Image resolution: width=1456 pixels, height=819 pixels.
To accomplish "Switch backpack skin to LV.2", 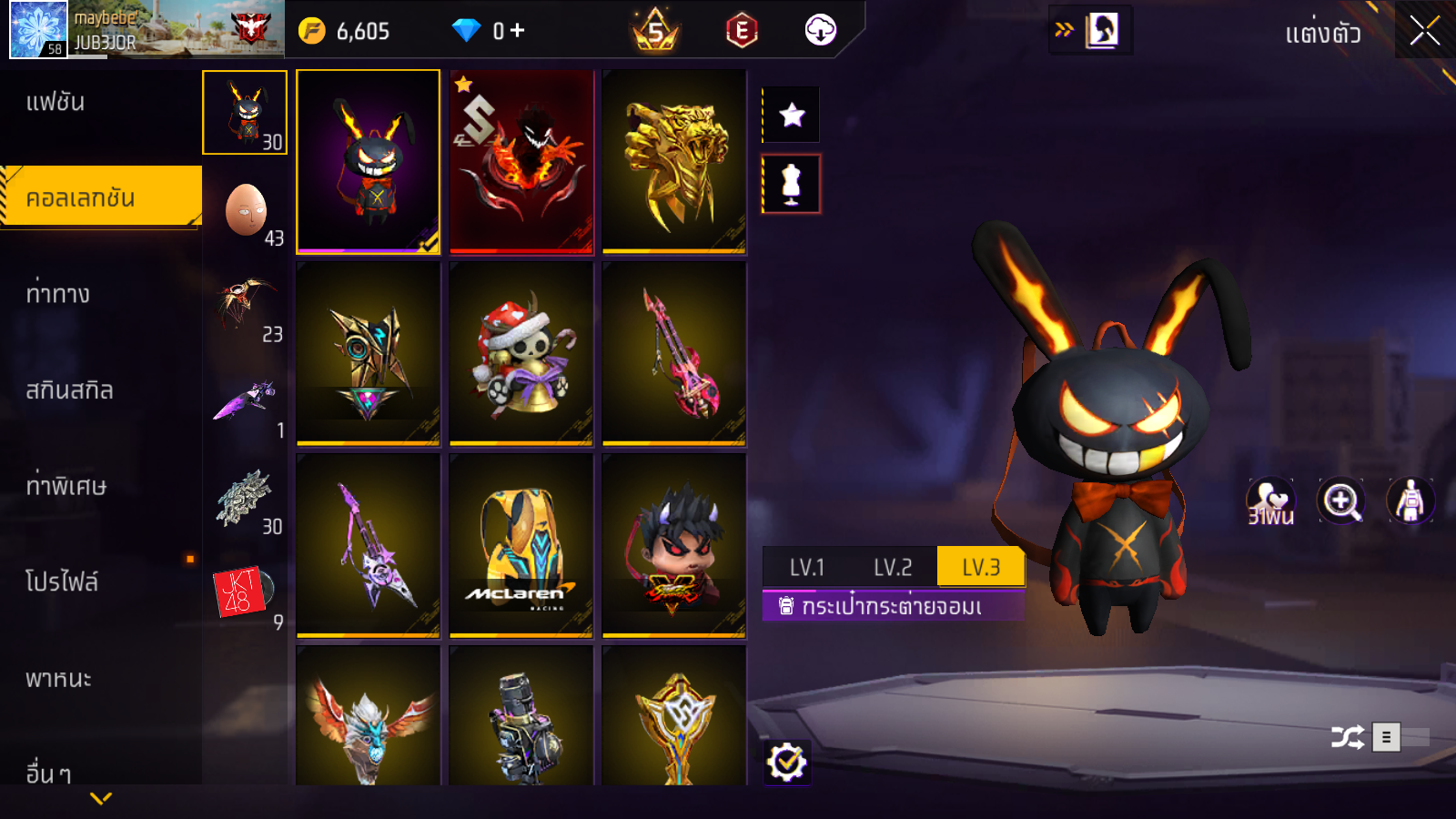I will (892, 568).
